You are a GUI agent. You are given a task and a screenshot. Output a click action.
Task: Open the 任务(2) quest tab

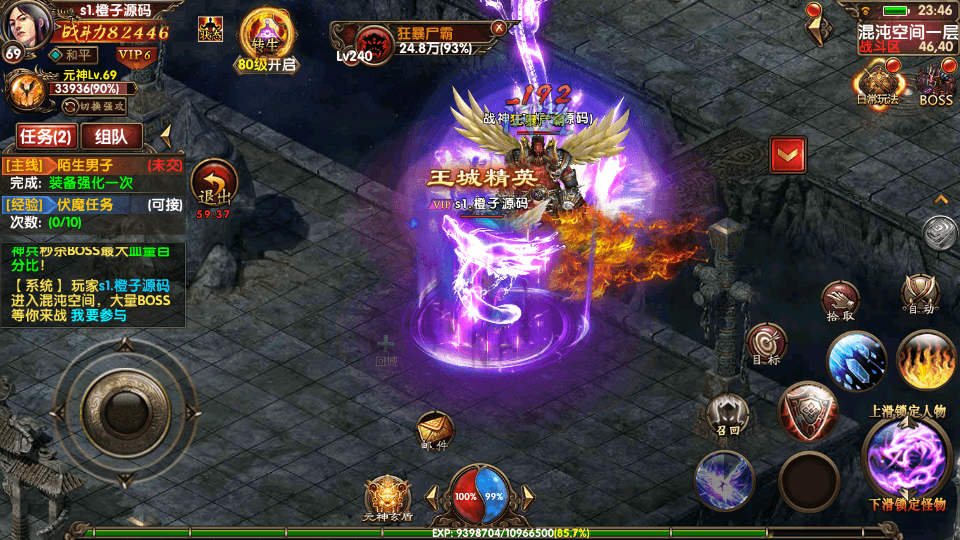(x=47, y=137)
